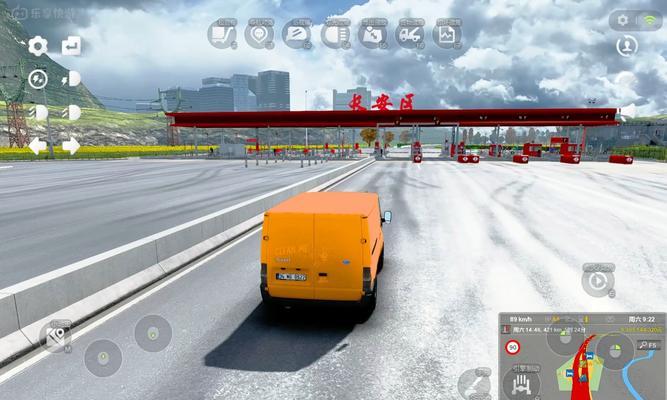Open the map pin location icon
The image size is (667, 400).
point(259,34)
